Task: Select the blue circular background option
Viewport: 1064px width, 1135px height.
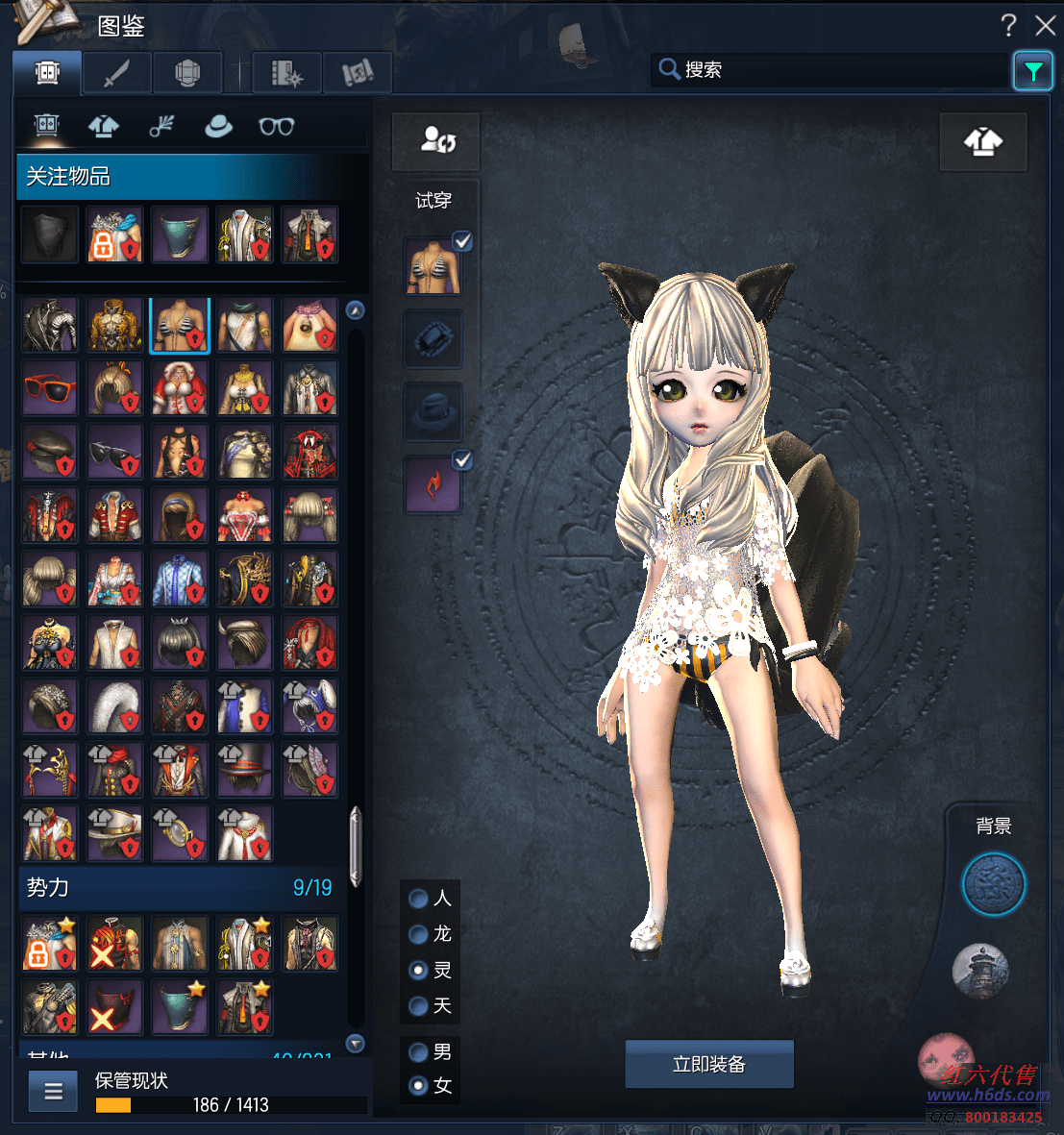Action: [x=994, y=884]
